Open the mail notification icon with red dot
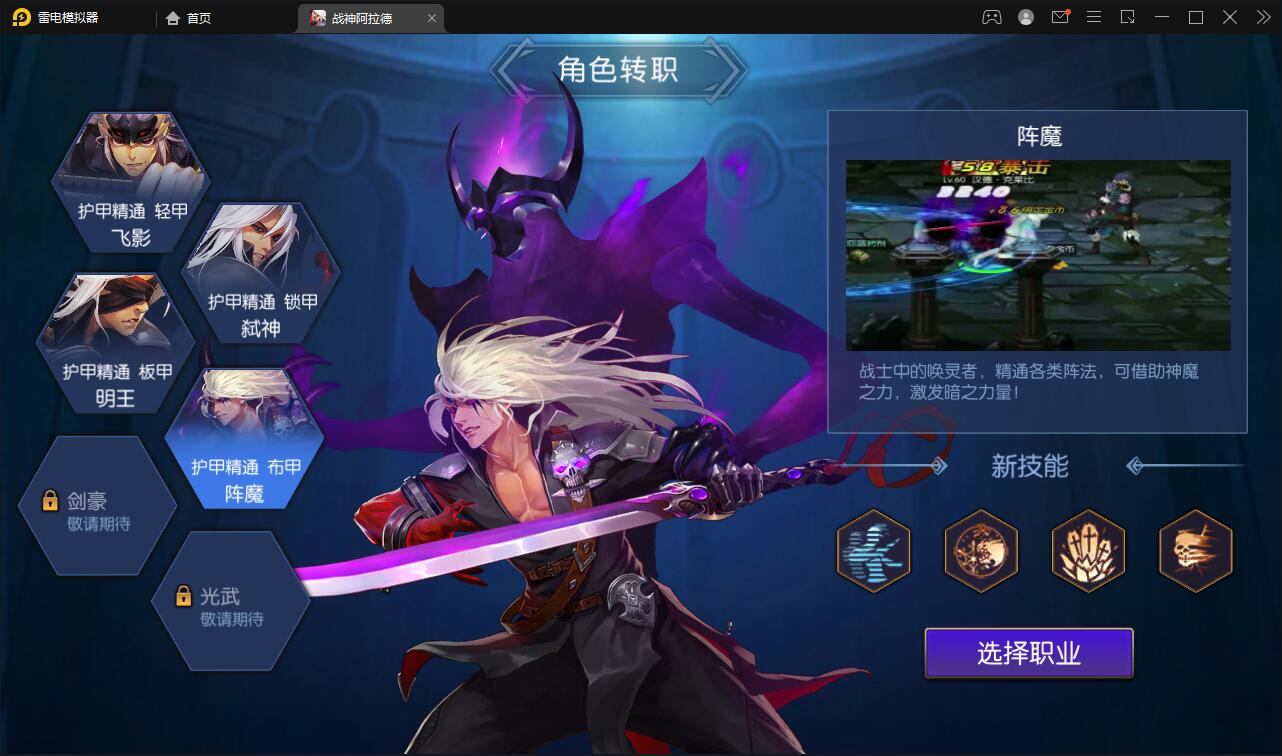Image resolution: width=1282 pixels, height=756 pixels. [1059, 17]
